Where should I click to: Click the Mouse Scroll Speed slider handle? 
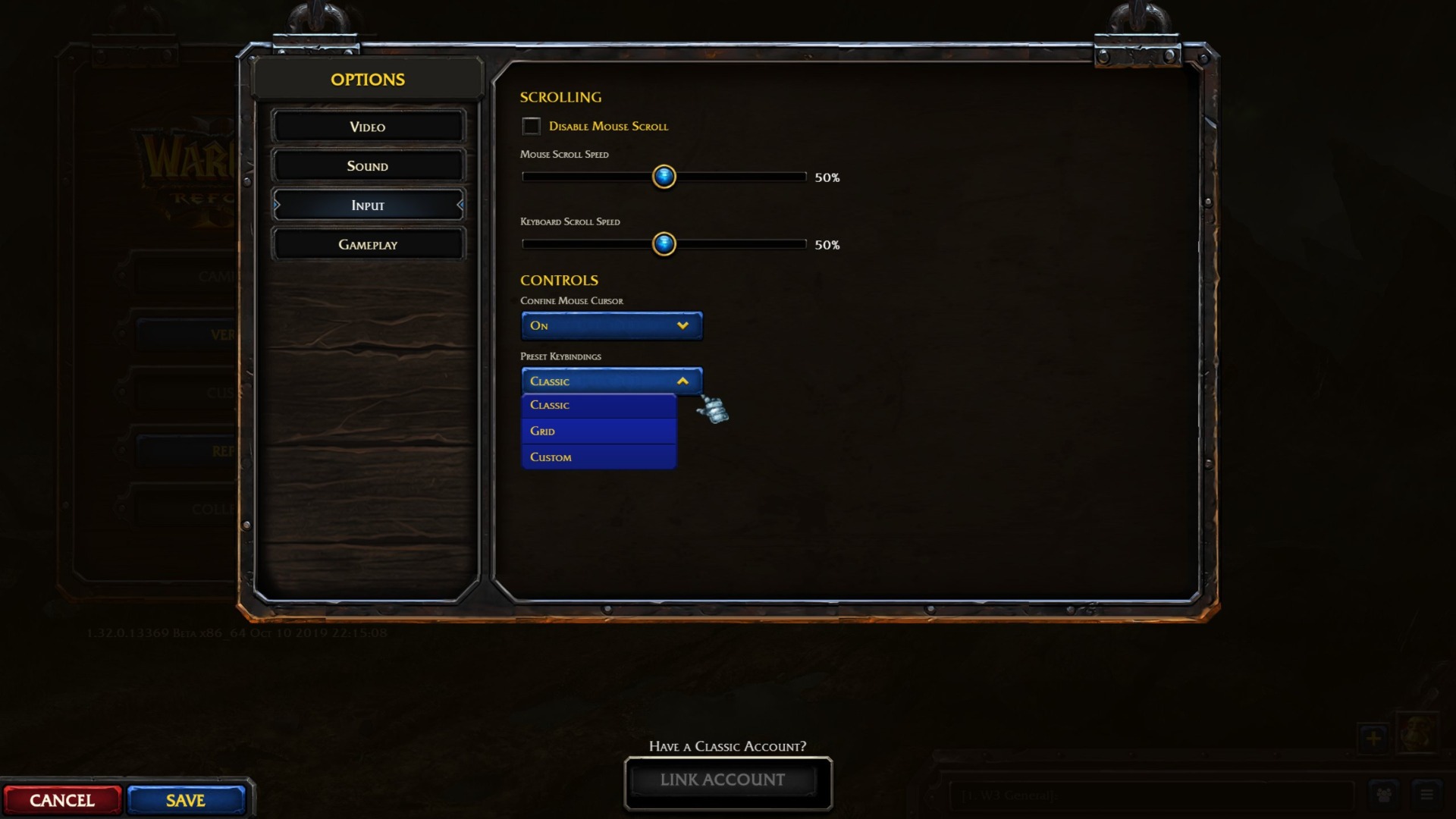pyautogui.click(x=664, y=177)
